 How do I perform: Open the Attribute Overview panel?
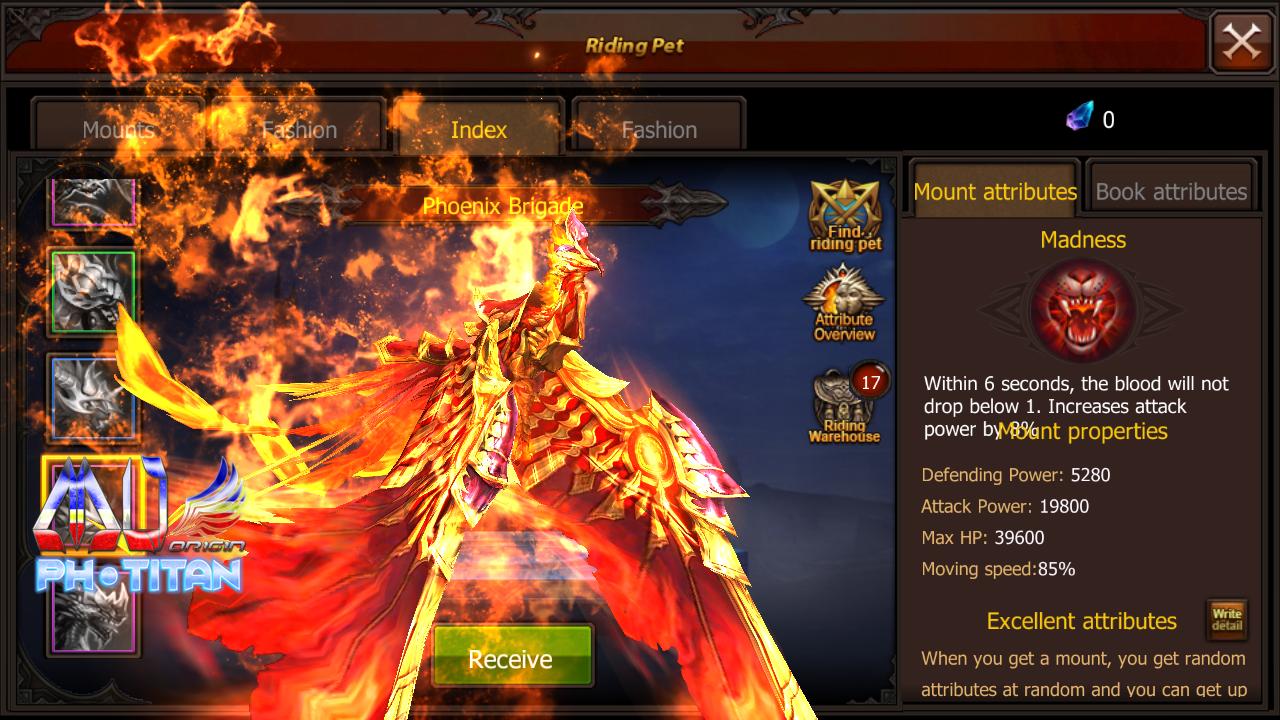click(843, 305)
